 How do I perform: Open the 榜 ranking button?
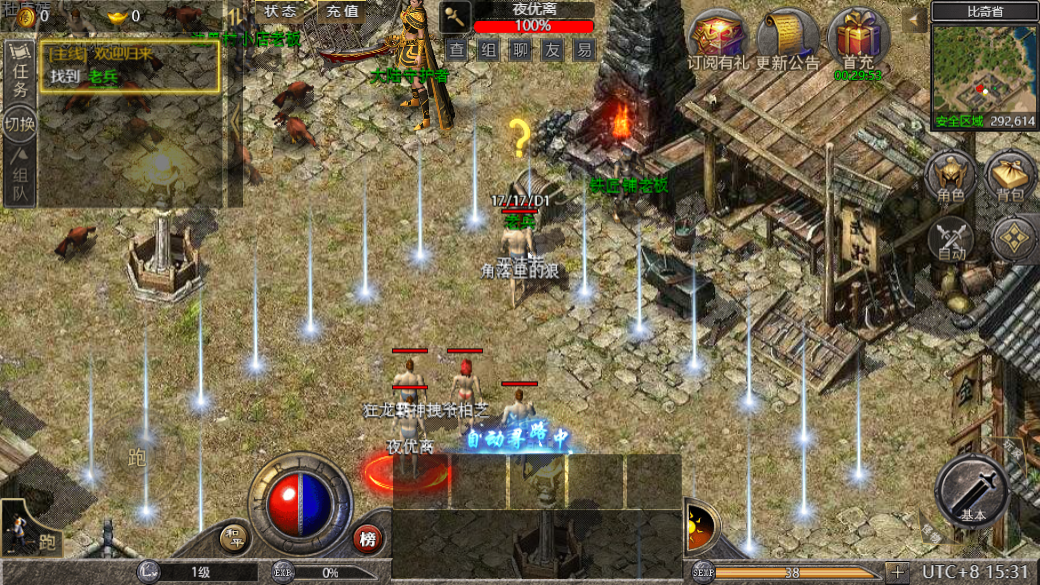pyautogui.click(x=368, y=540)
